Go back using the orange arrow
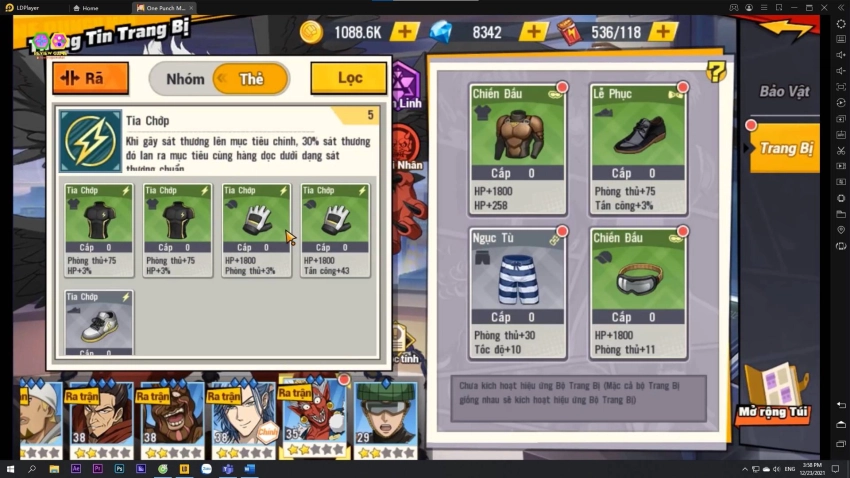The image size is (850, 478). (787, 28)
